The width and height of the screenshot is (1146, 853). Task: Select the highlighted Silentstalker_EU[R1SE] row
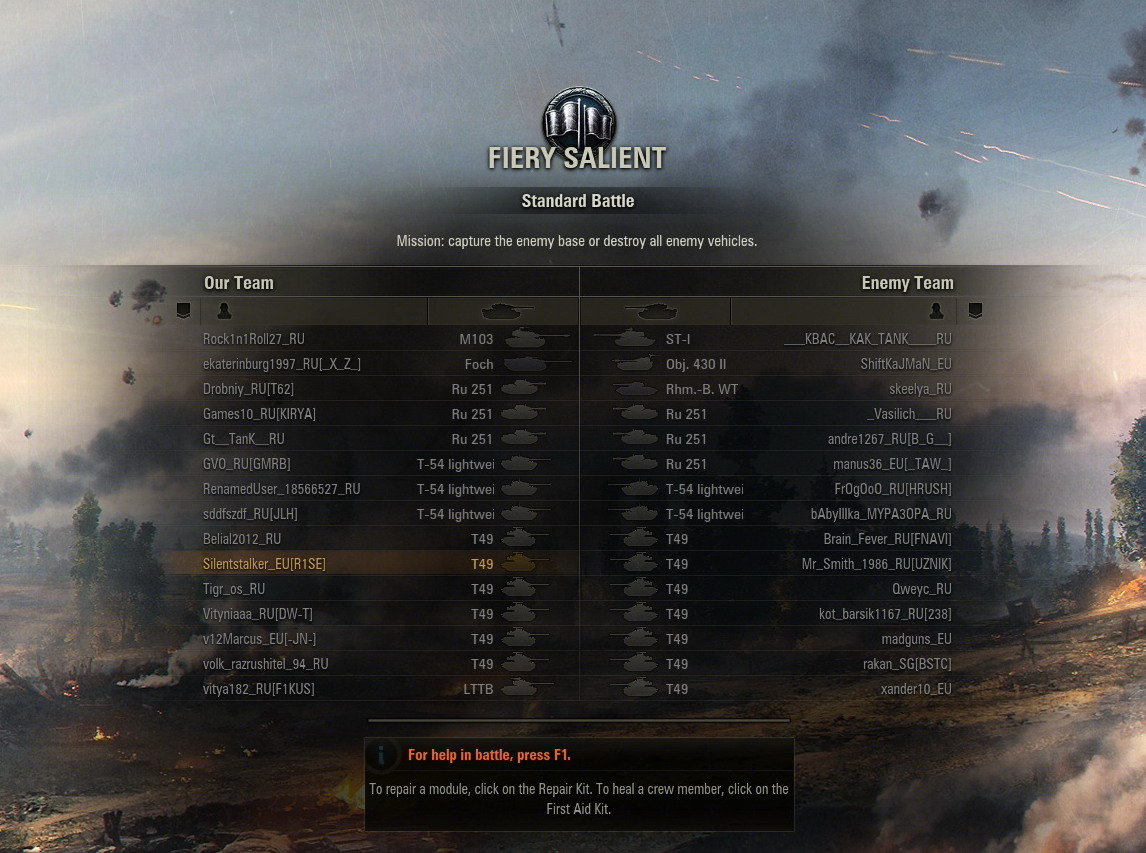265,564
